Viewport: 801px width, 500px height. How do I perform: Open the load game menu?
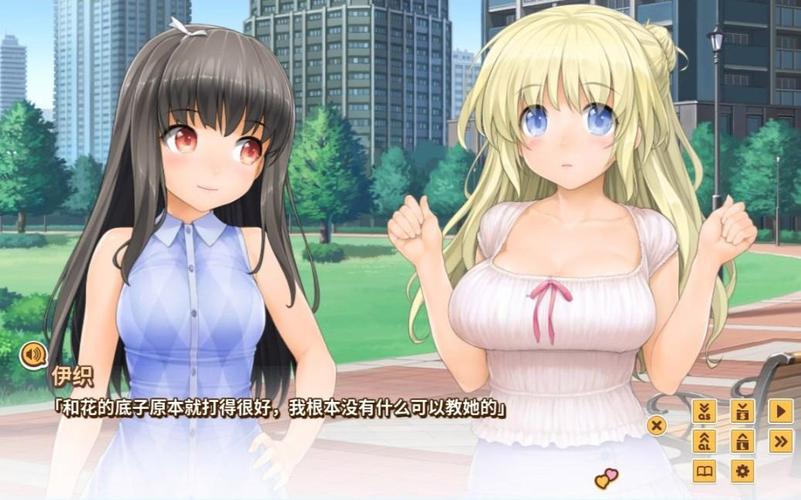coord(742,441)
